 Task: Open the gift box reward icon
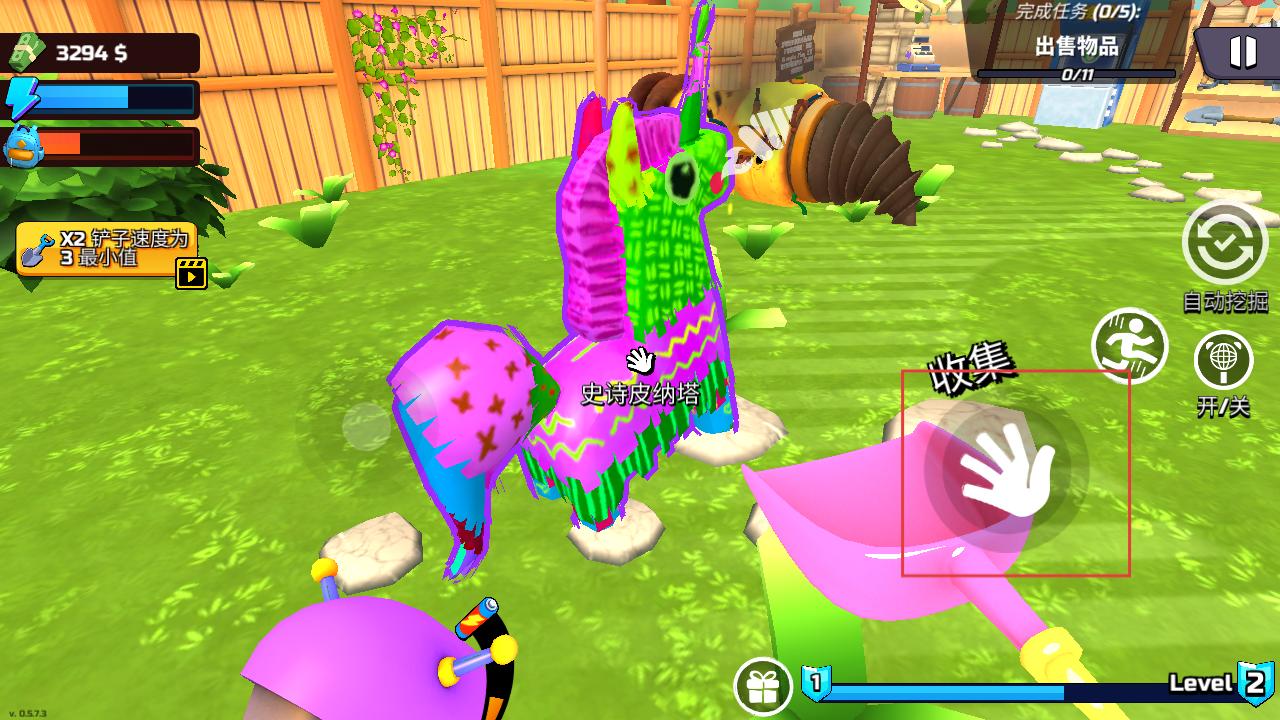(763, 687)
